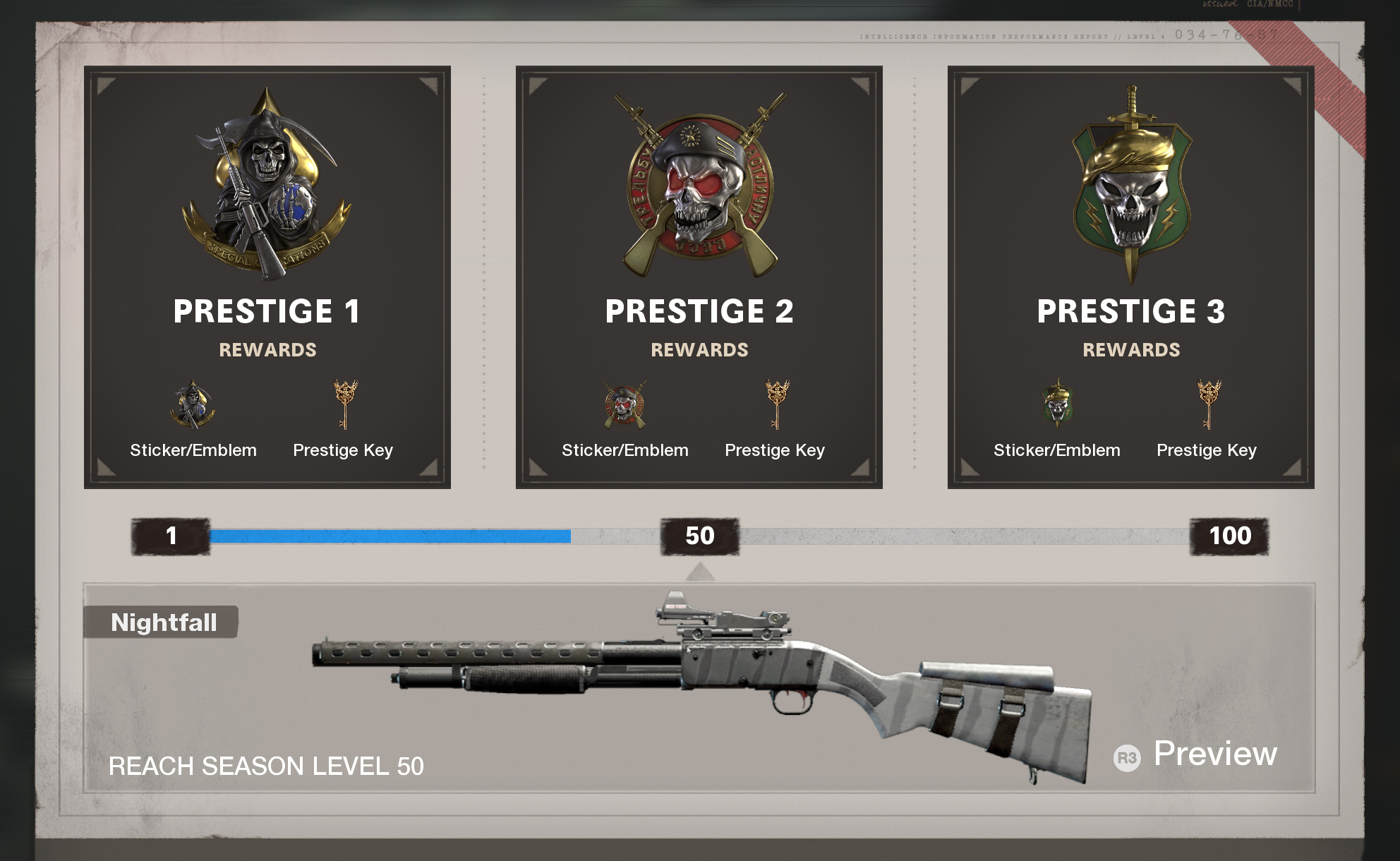Click the Sticker/Emblem reward under Prestige 1
Viewport: 1400px width, 861px height.
[192, 406]
